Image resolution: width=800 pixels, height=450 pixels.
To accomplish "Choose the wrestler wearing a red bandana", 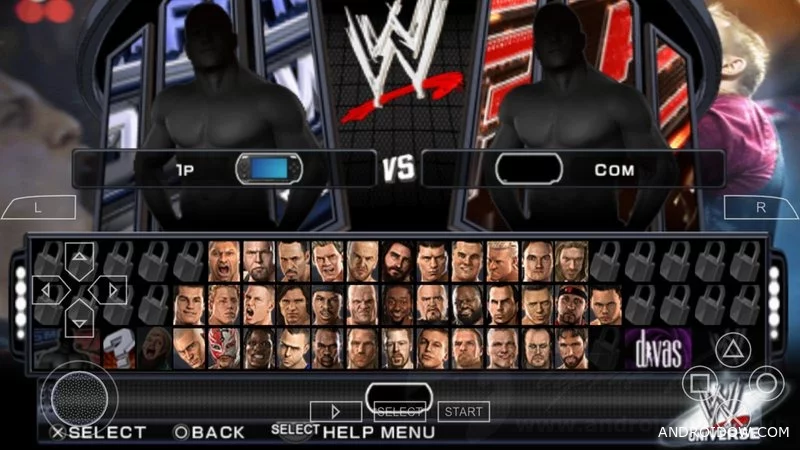I will [x=571, y=303].
